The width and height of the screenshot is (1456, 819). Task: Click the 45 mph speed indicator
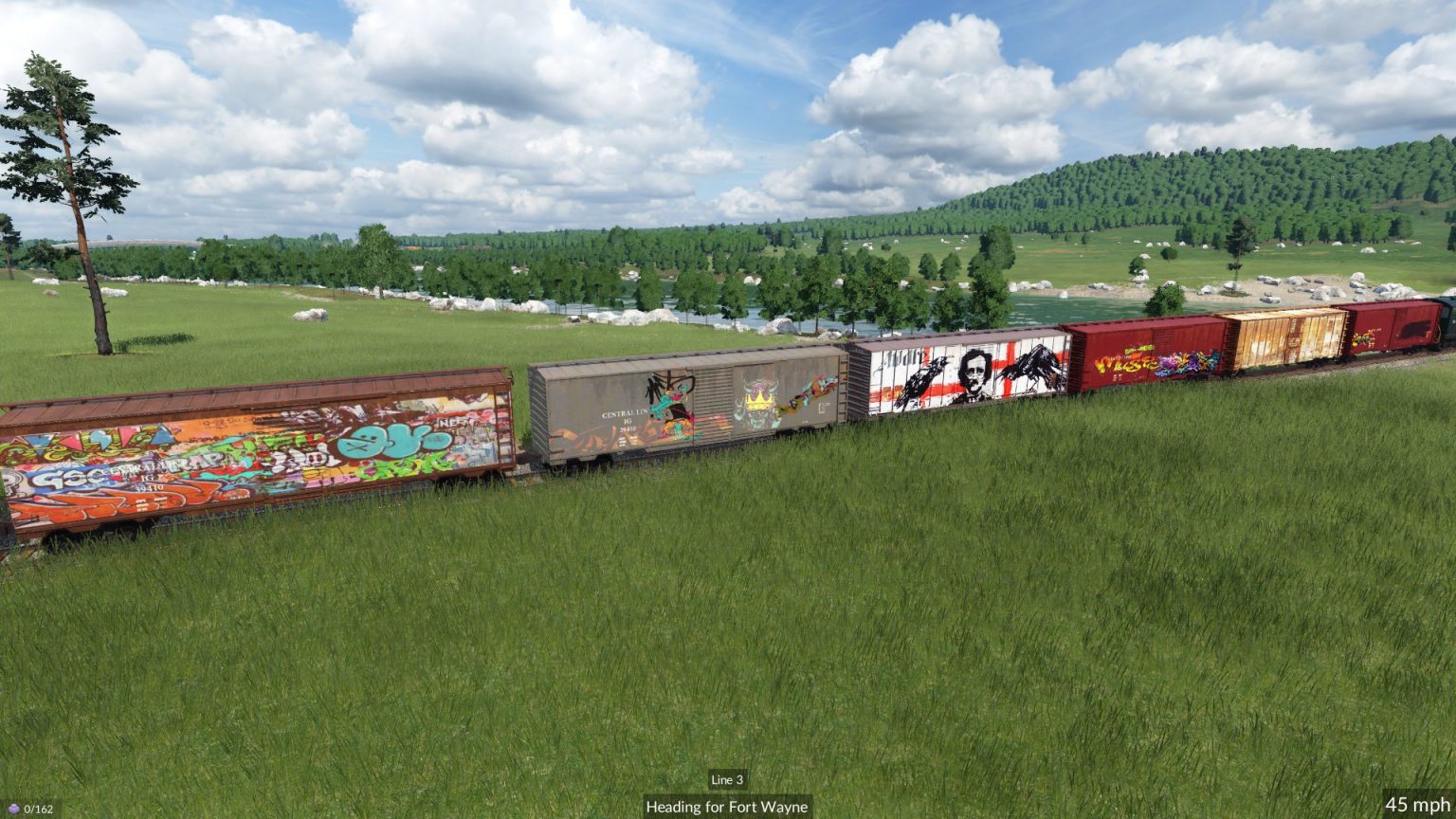(x=1418, y=802)
